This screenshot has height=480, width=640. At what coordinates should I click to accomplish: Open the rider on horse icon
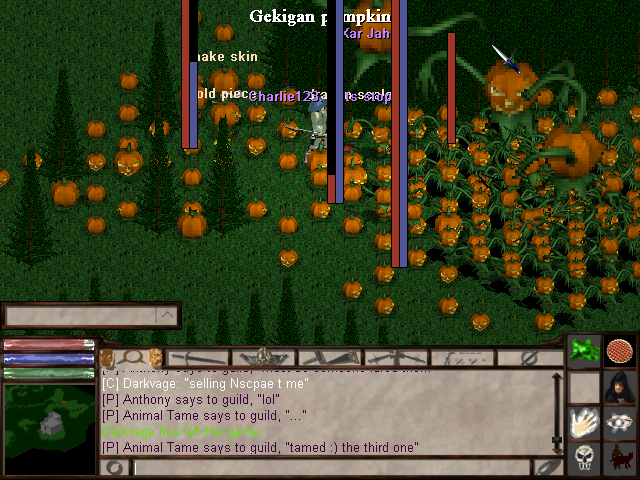pyautogui.click(x=620, y=459)
